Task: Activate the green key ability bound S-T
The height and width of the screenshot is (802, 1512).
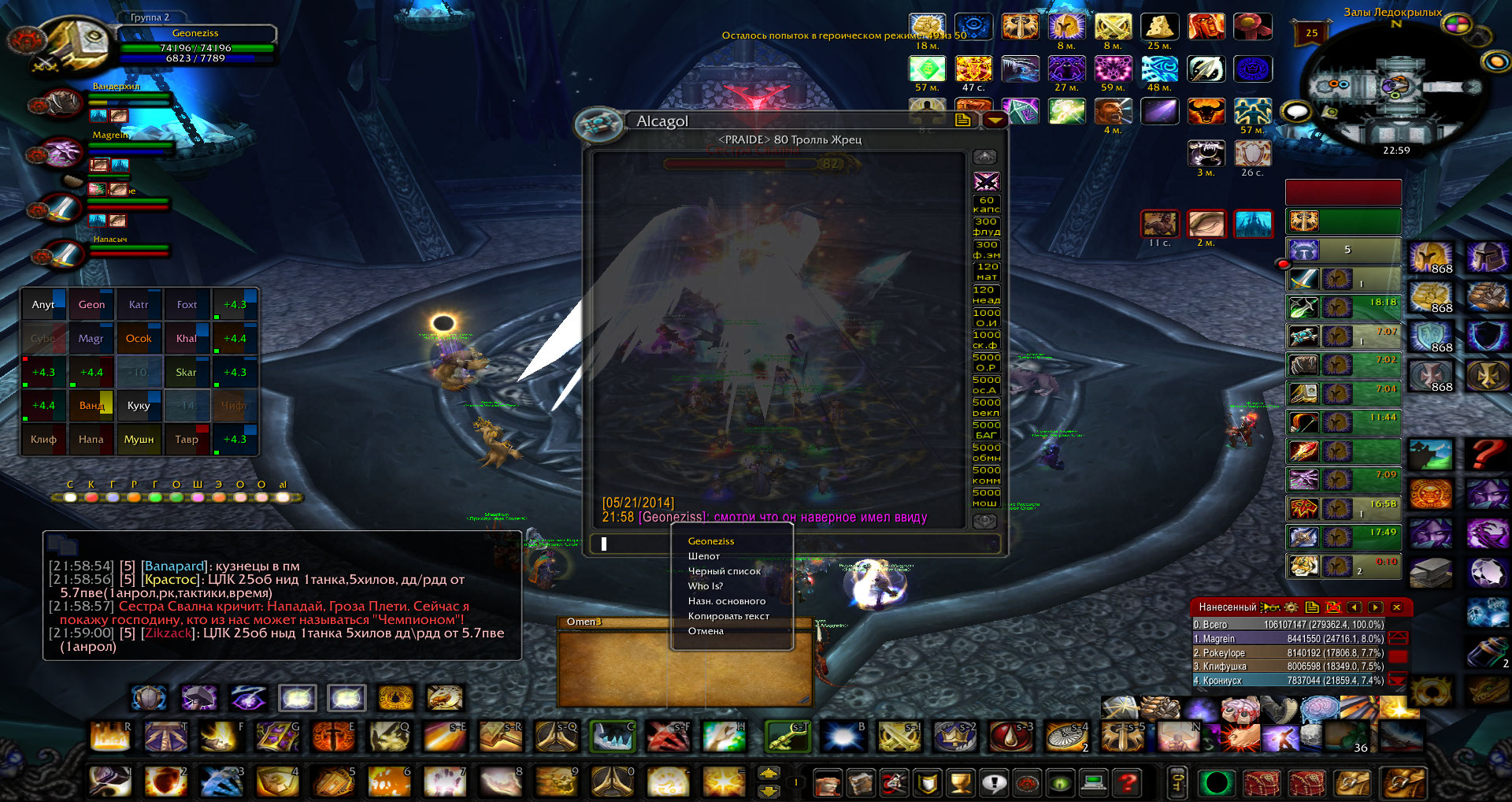Action: [x=787, y=737]
